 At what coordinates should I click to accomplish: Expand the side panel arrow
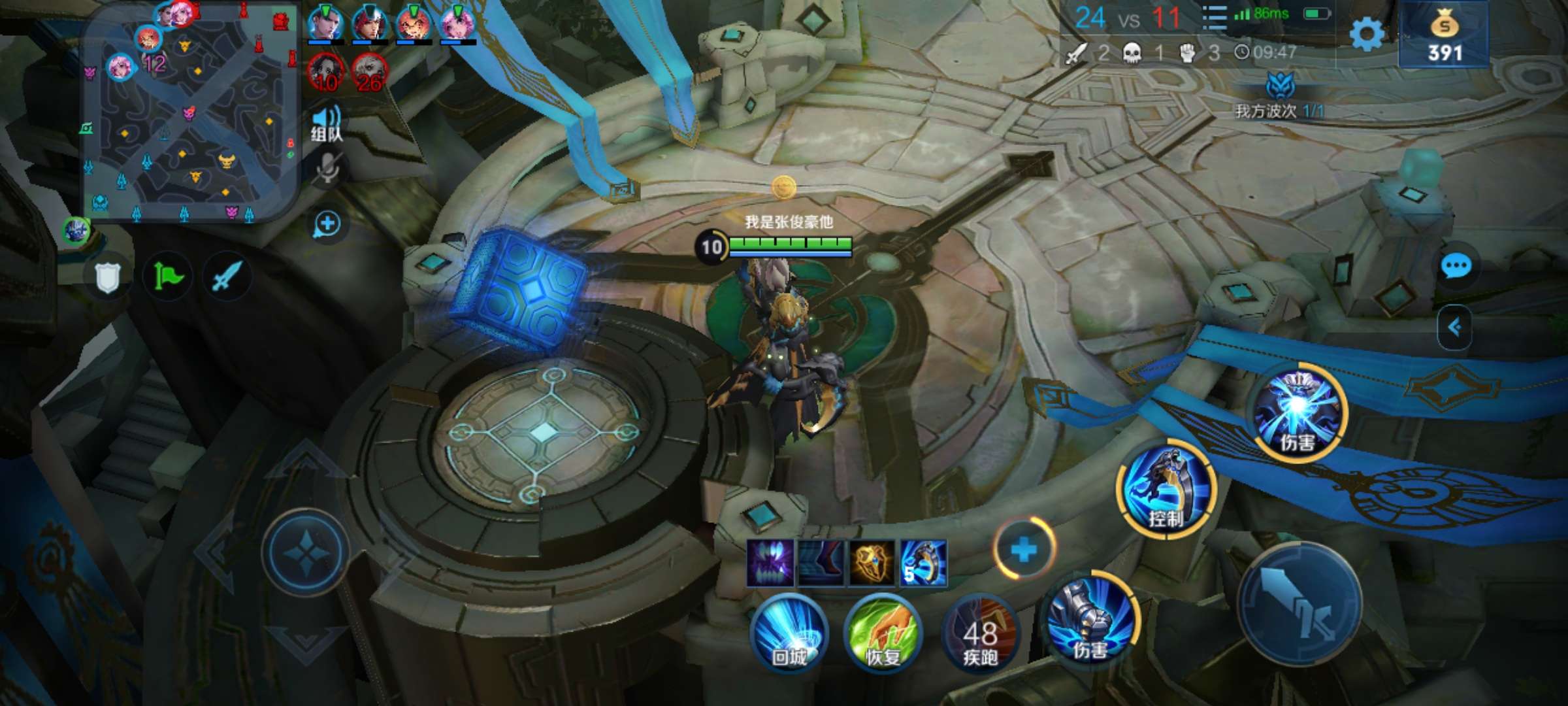pos(1455,327)
